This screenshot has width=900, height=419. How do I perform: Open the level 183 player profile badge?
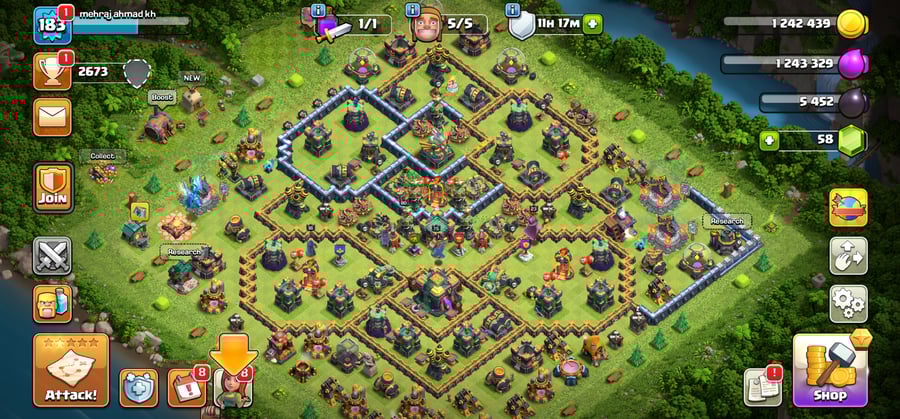pyautogui.click(x=50, y=25)
